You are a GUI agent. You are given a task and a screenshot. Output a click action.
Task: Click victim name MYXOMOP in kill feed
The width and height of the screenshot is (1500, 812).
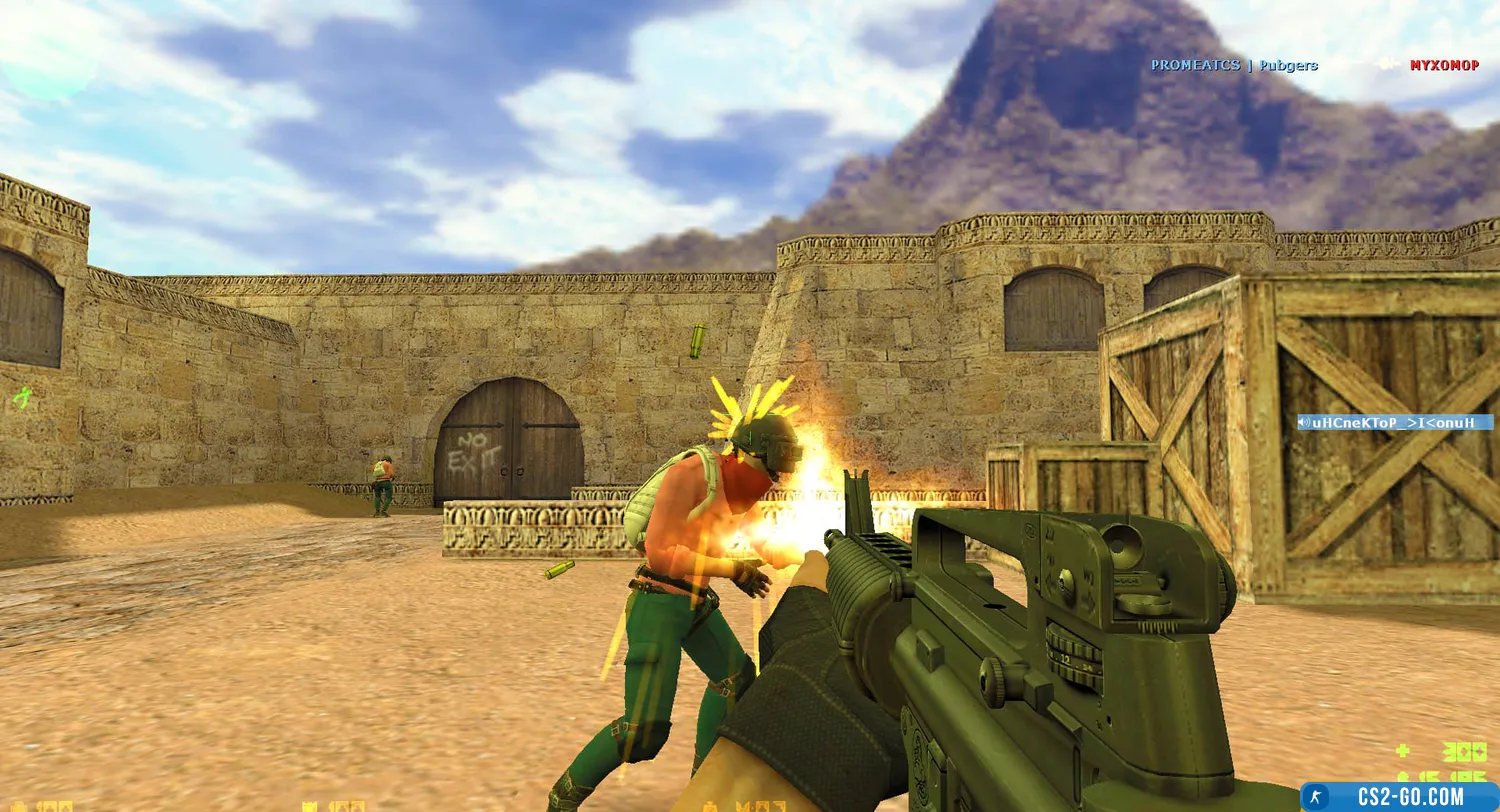click(1444, 65)
